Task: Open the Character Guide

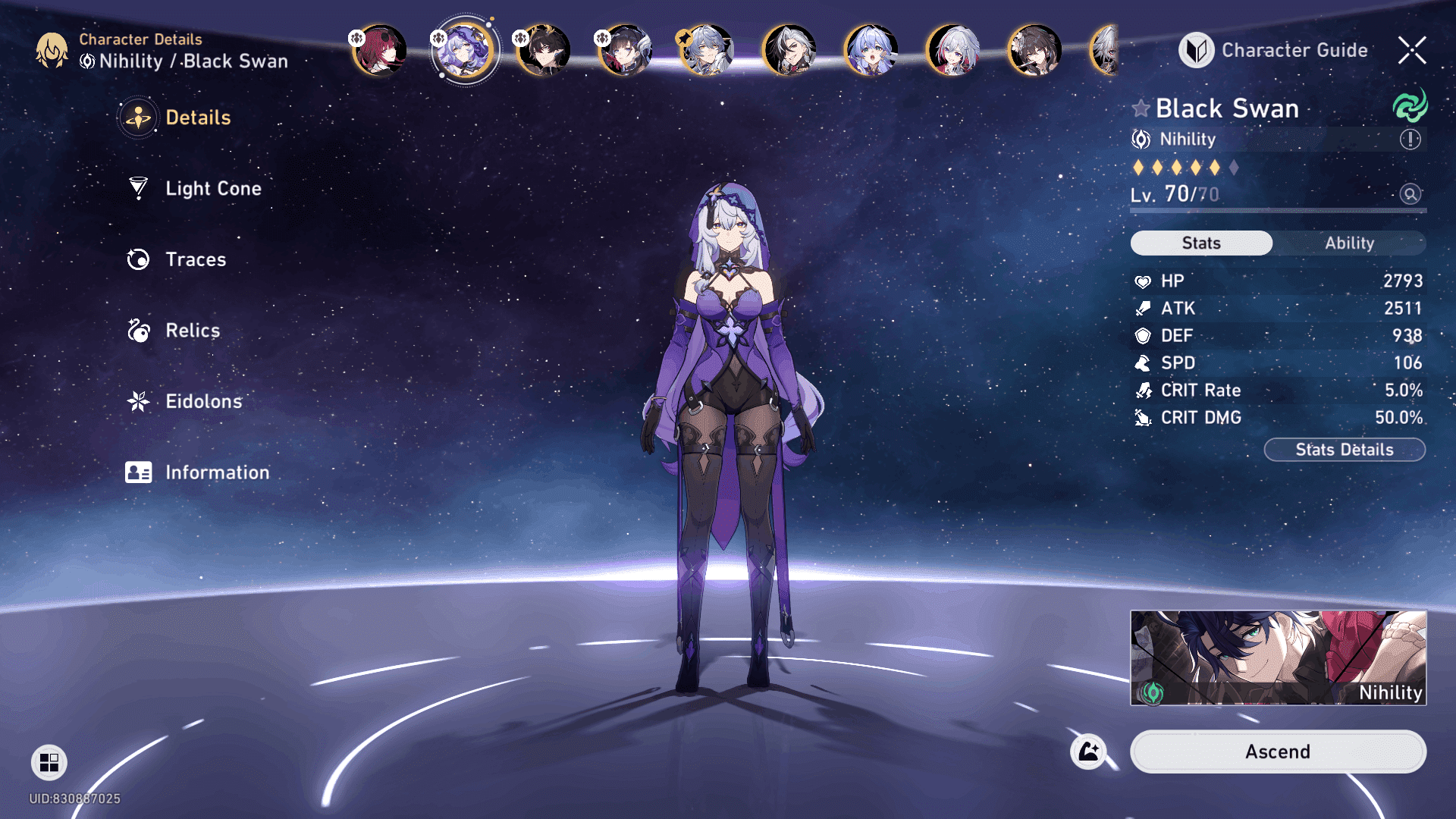Action: click(1274, 50)
